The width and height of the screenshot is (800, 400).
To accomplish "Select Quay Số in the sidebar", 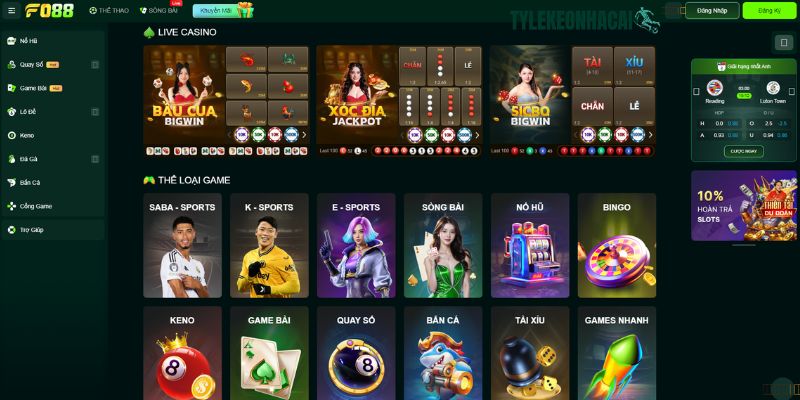I will [30, 64].
